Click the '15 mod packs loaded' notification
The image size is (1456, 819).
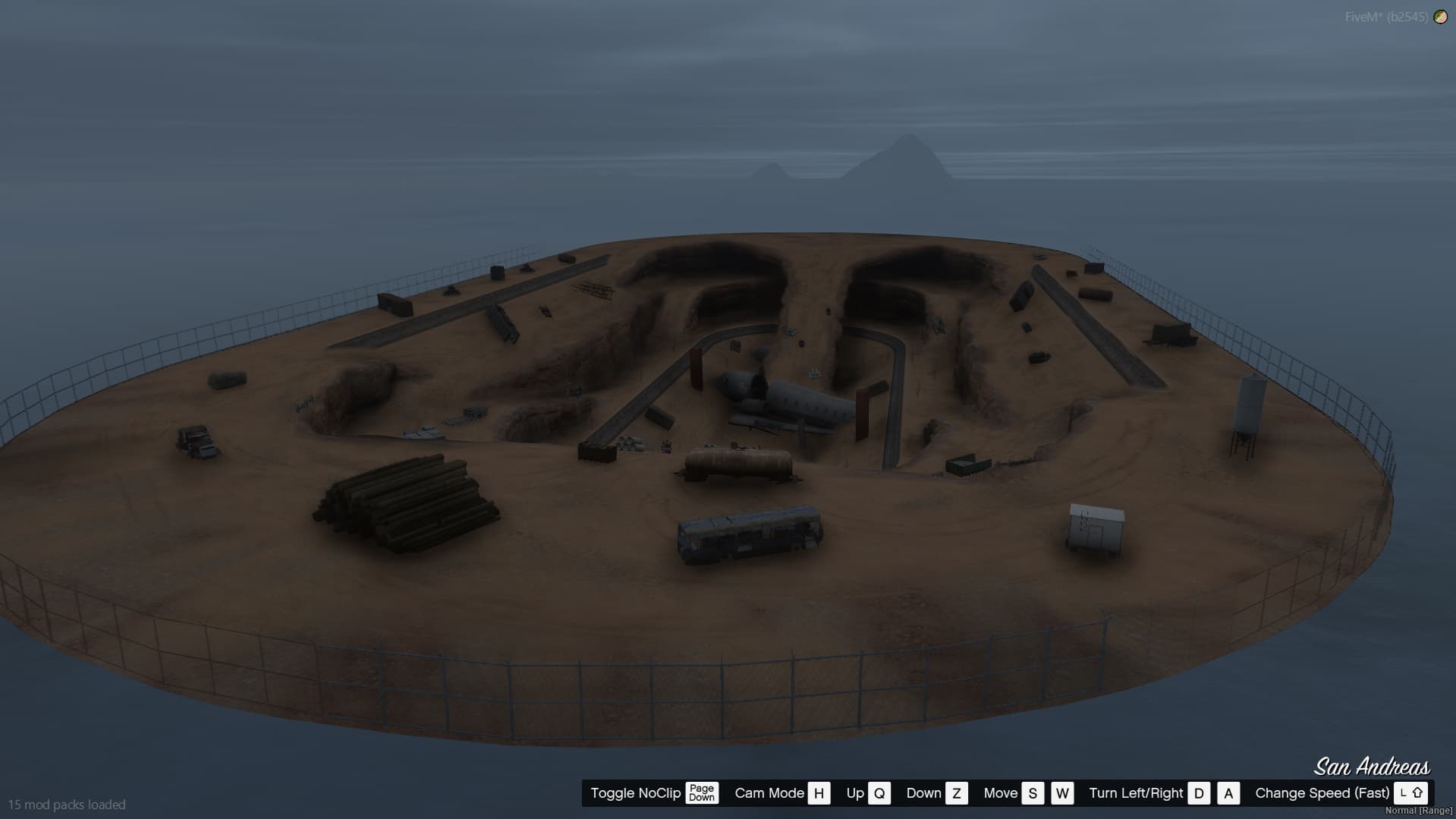click(67, 804)
